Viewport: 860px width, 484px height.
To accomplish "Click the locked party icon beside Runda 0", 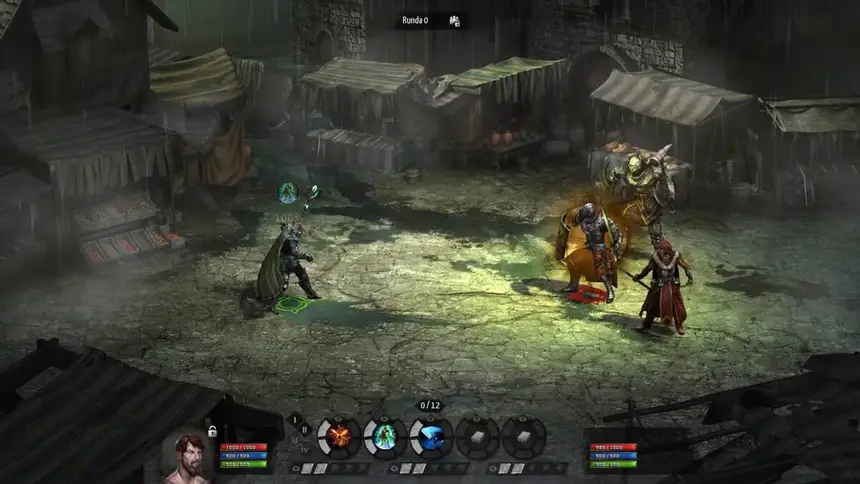I will click(x=454, y=20).
